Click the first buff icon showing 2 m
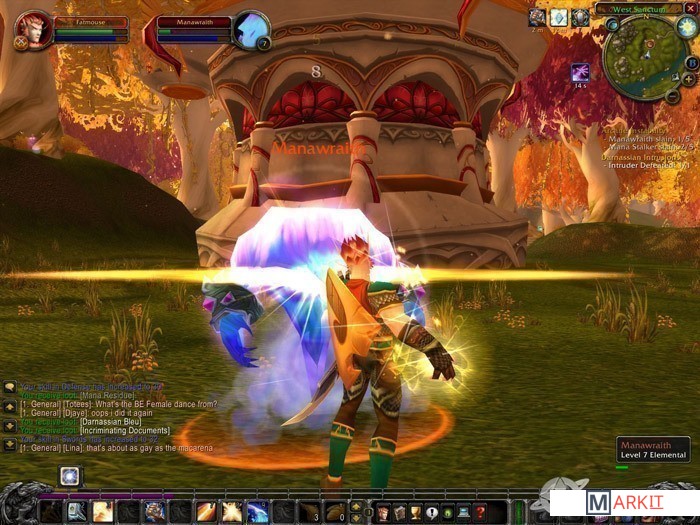Screen dimensions: 700x525 click(x=537, y=17)
